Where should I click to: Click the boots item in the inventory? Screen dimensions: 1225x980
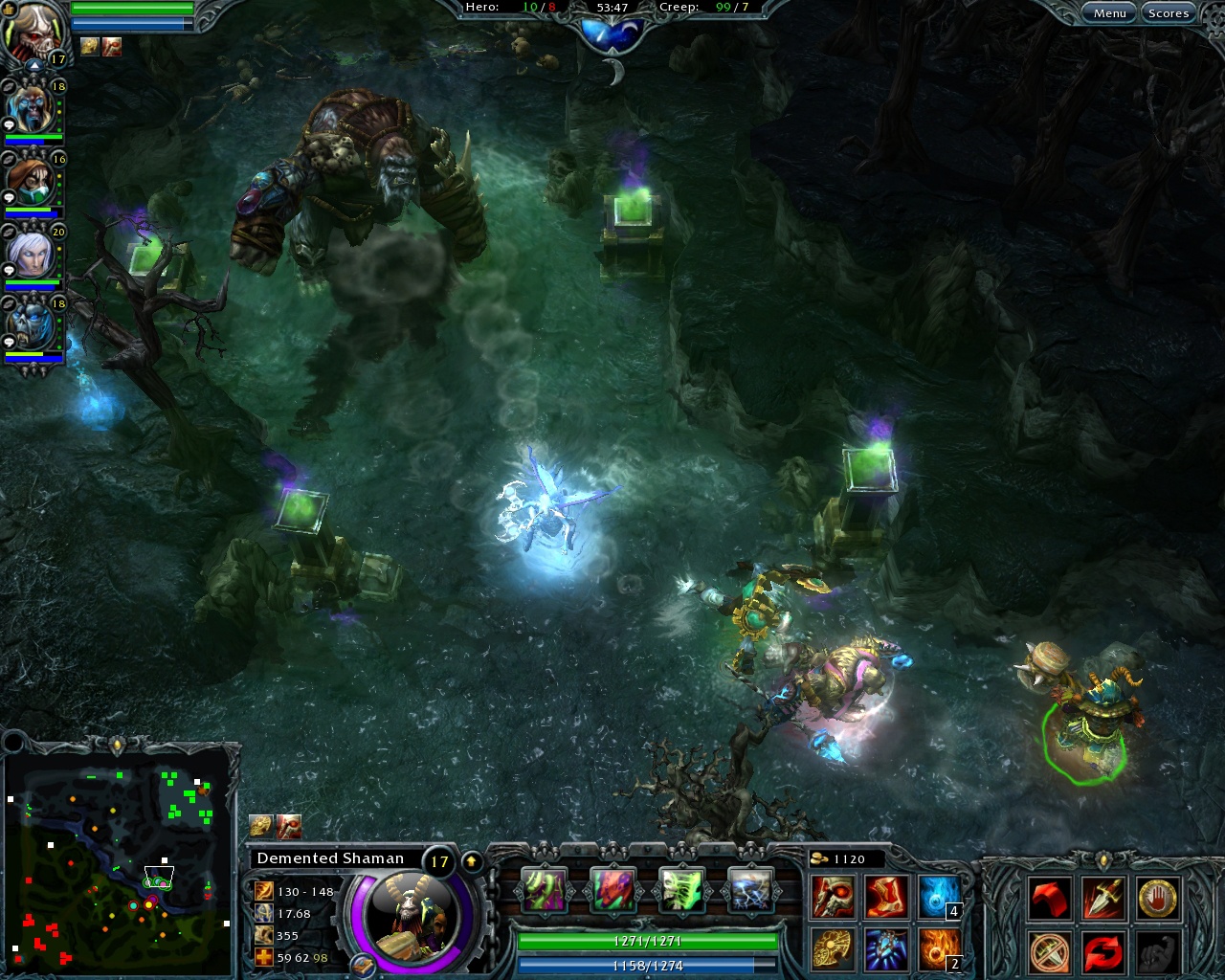click(x=883, y=897)
